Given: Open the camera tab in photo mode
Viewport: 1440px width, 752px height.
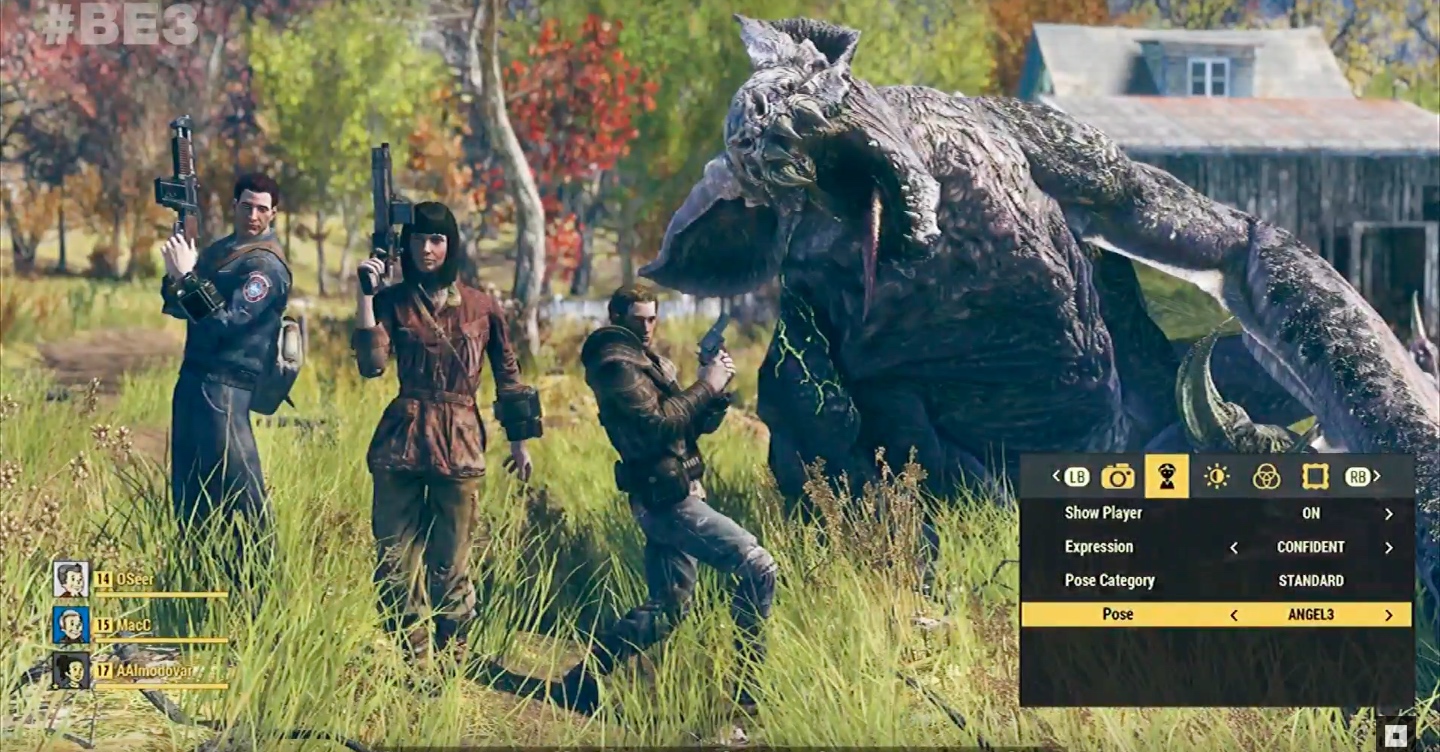Looking at the screenshot, I should pos(1117,477).
